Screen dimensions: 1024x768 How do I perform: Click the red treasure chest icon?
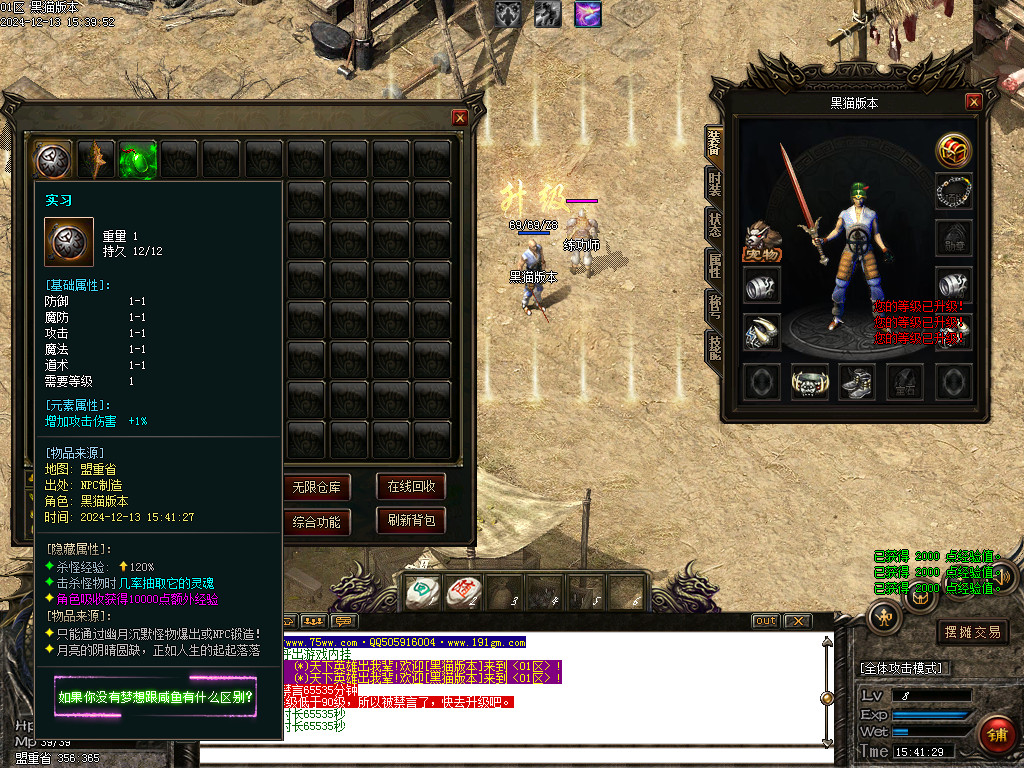[x=954, y=151]
